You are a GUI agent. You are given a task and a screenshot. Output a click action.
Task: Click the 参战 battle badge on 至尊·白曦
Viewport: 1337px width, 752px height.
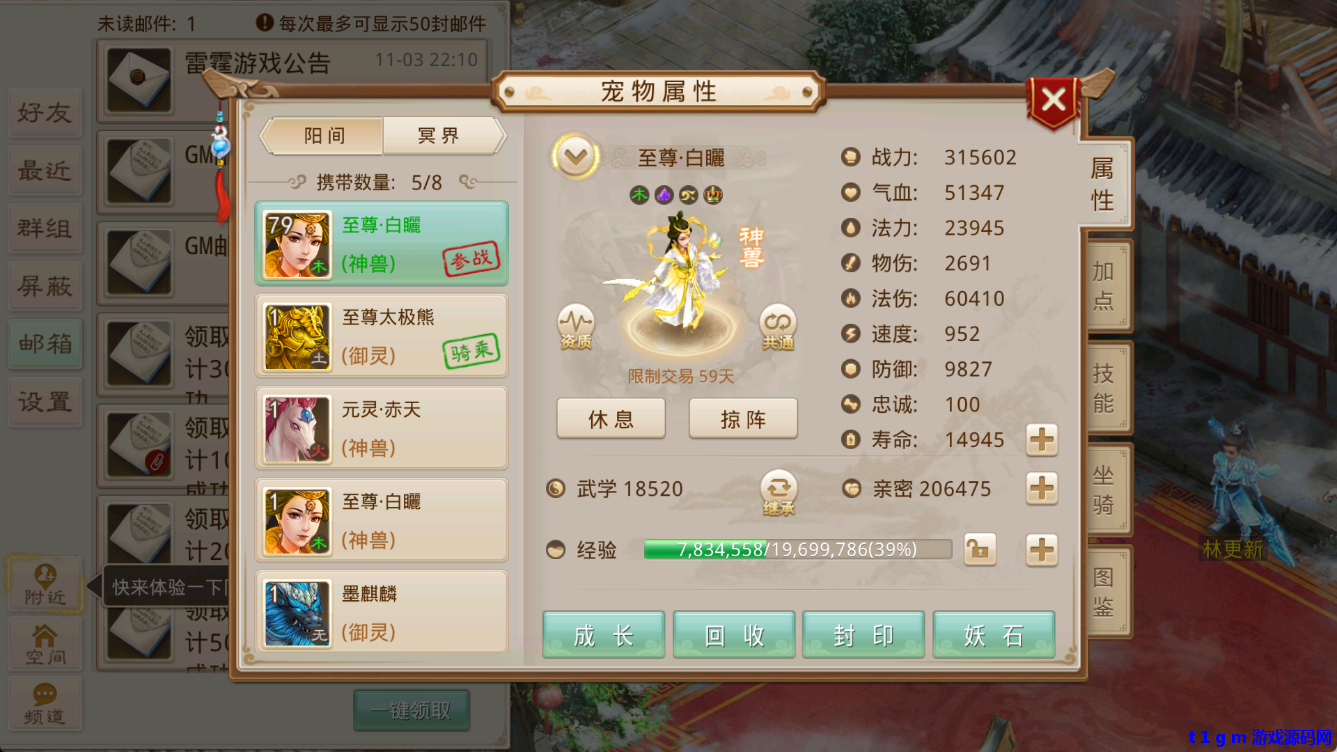click(x=470, y=258)
